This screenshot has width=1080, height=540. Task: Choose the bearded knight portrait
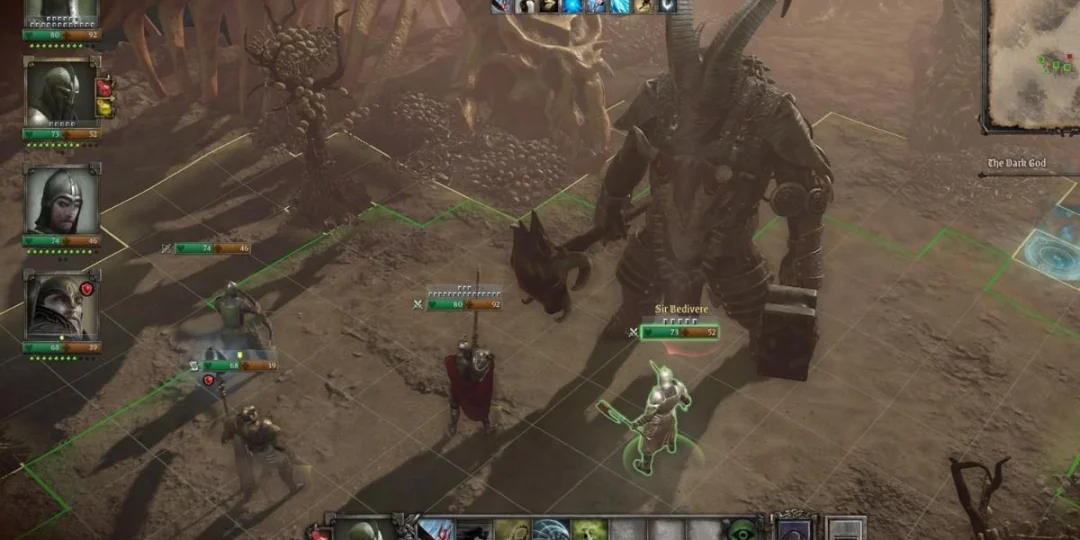60,200
